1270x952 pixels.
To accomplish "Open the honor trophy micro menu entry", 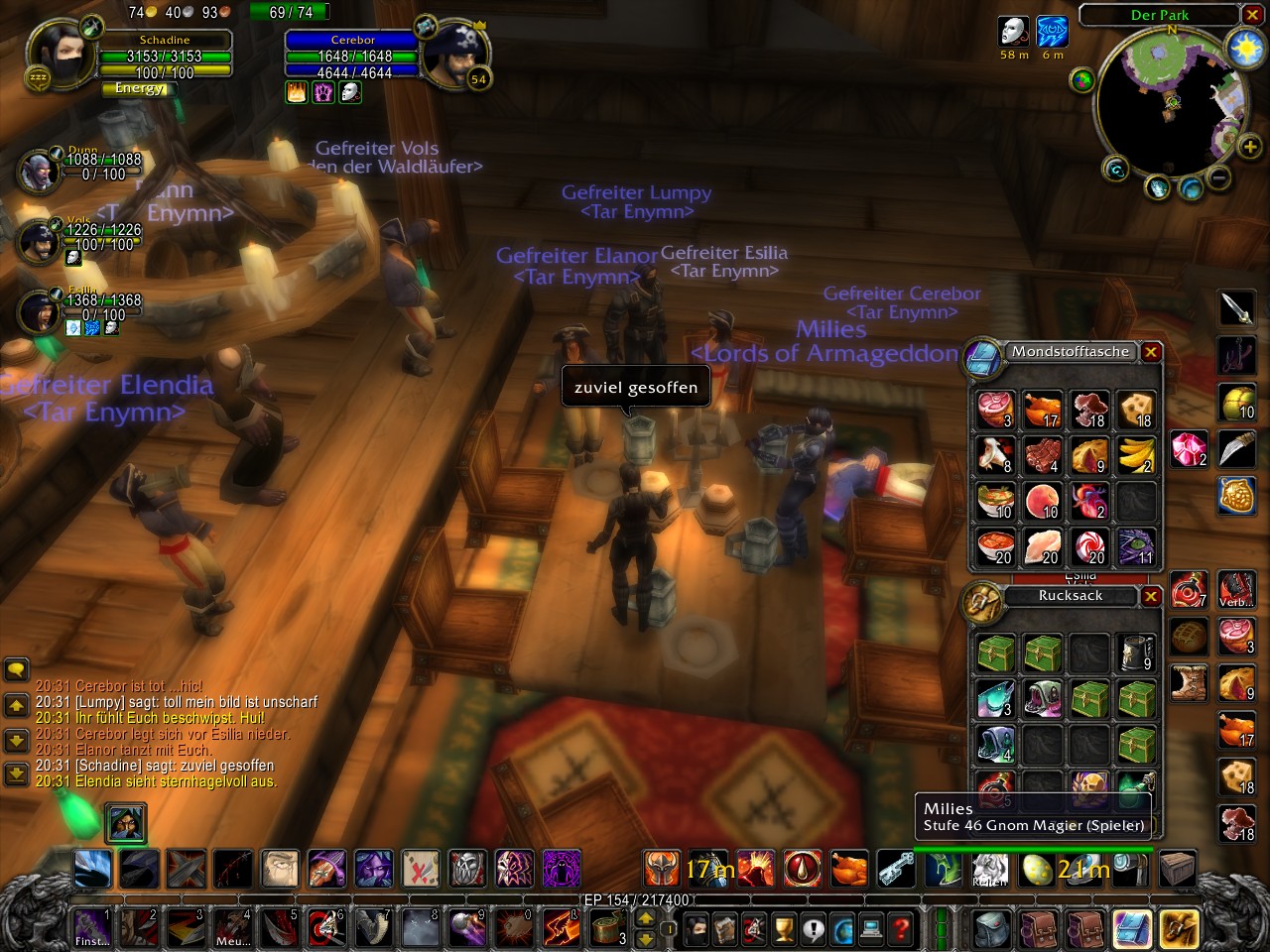I will [783, 929].
